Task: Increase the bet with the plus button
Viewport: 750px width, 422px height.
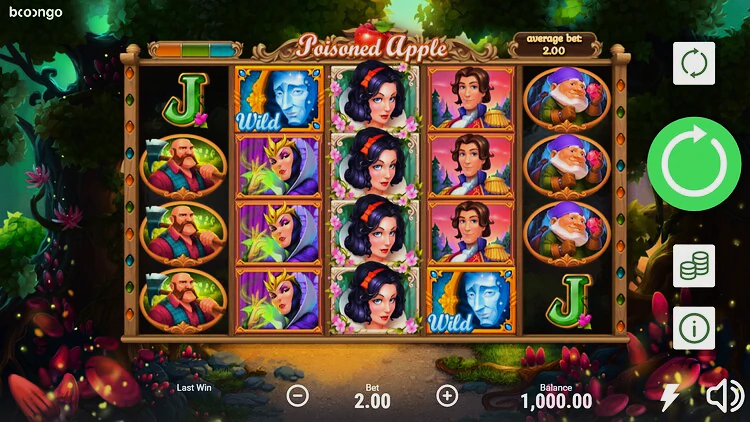Action: tap(447, 395)
